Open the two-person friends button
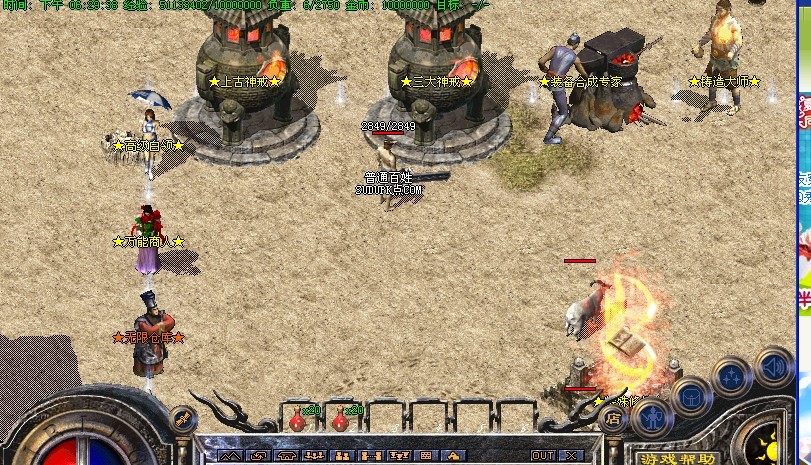 pos(342,455)
